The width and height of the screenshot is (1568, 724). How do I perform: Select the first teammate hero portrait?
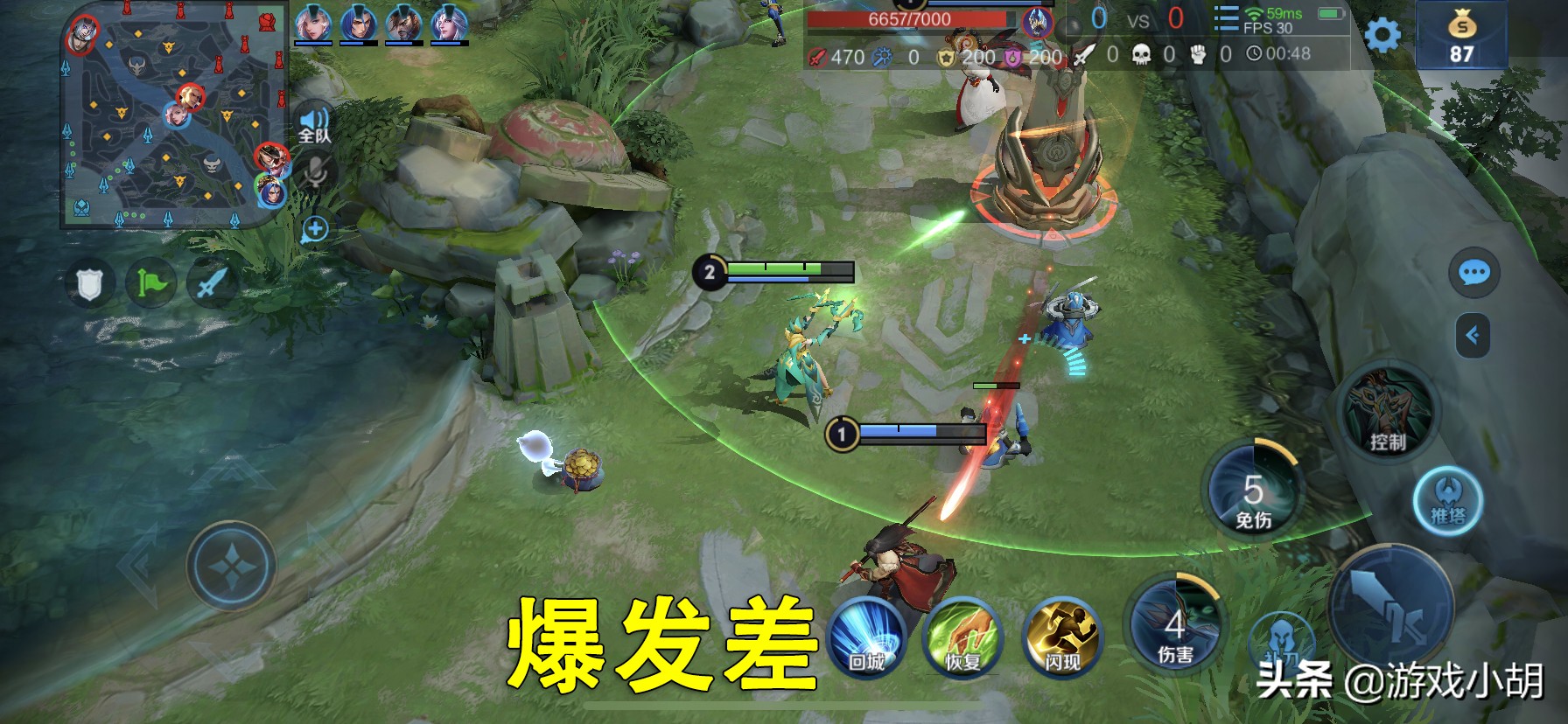[313, 25]
